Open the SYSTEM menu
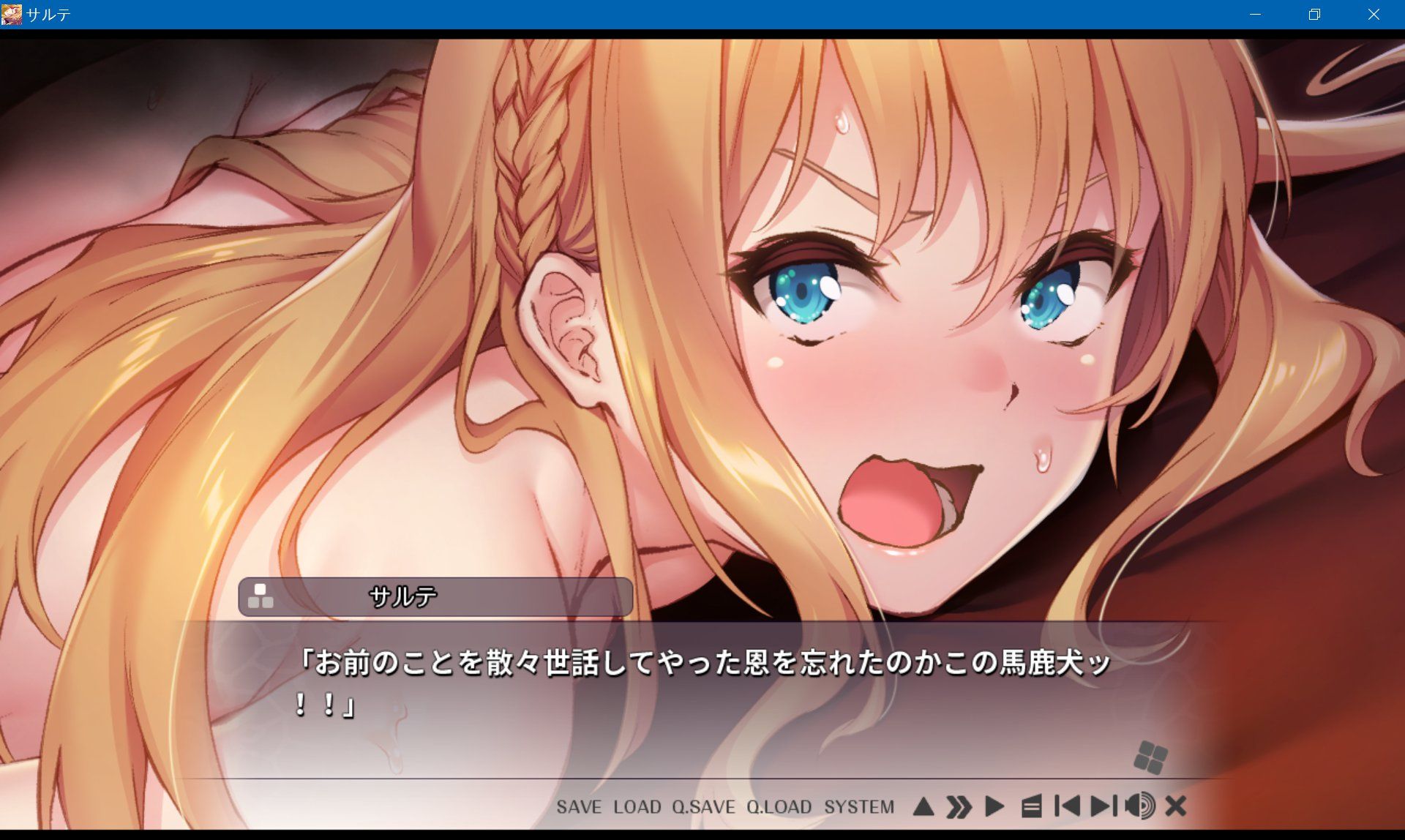Viewport: 1405px width, 840px height. 859,807
